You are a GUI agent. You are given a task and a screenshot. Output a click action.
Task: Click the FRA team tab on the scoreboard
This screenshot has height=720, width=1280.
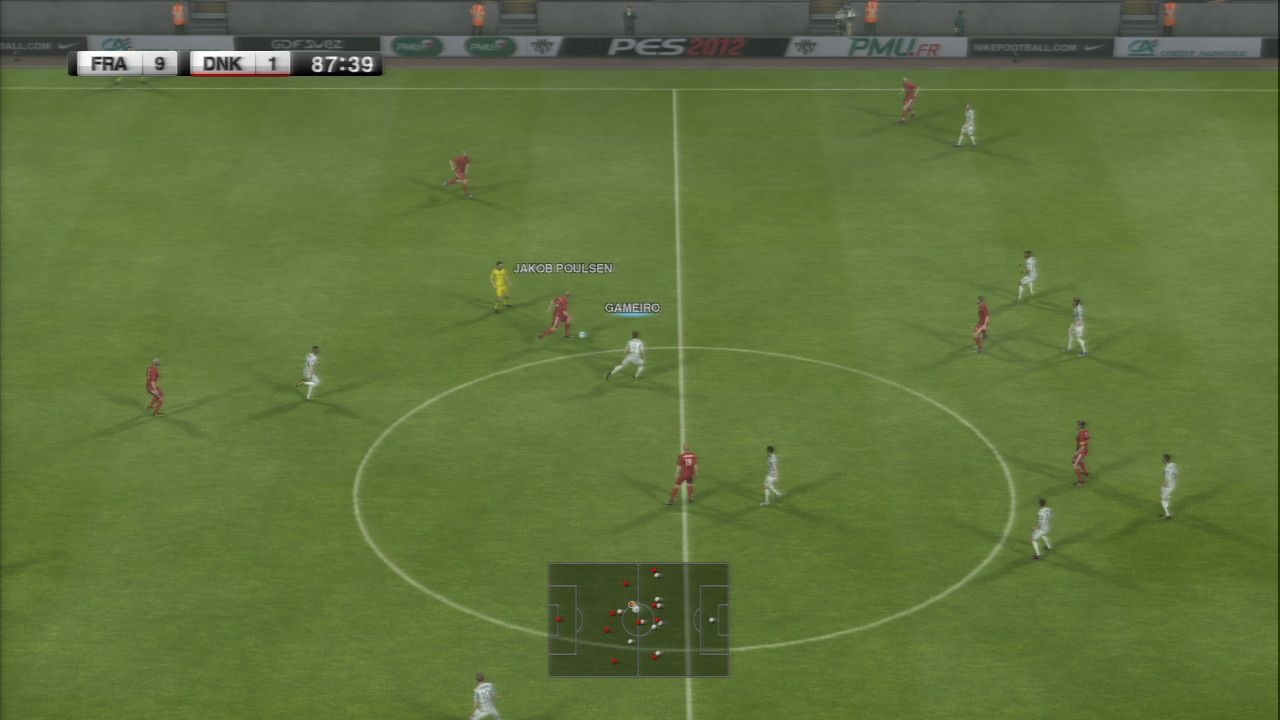click(108, 63)
